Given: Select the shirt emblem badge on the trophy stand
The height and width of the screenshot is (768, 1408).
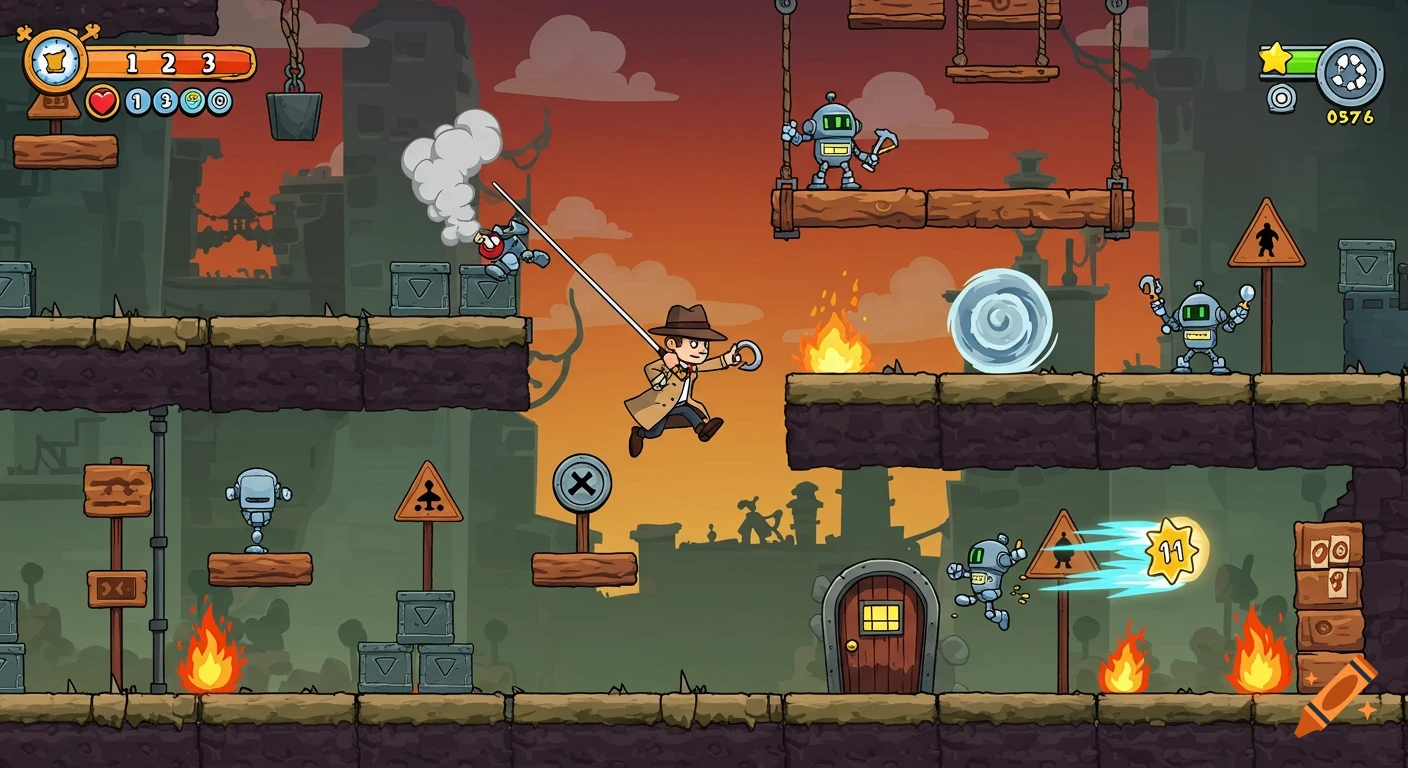Looking at the screenshot, I should (55, 62).
